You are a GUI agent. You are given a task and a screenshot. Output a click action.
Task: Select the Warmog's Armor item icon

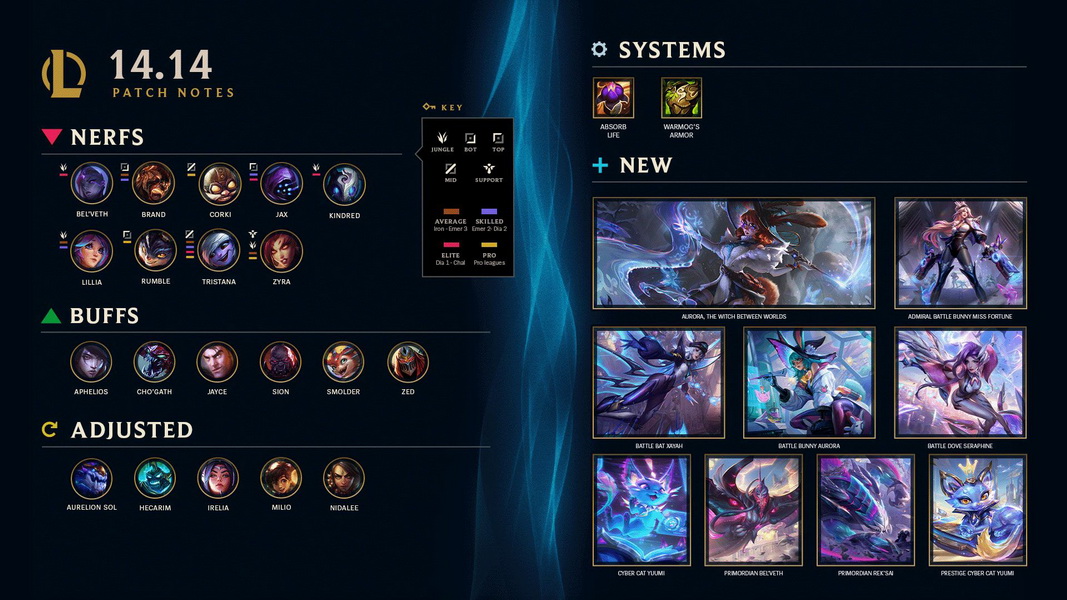[x=681, y=98]
